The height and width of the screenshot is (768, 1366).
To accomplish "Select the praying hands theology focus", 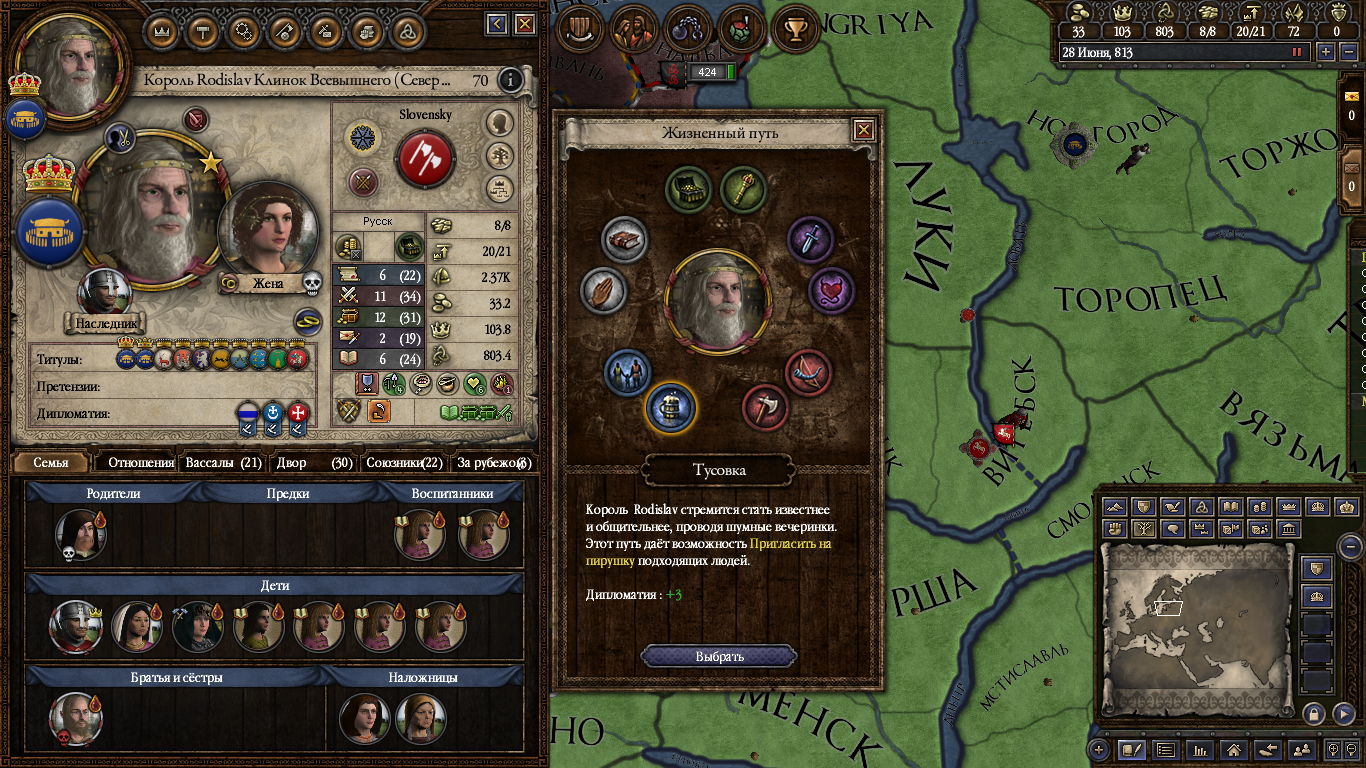I will [602, 291].
